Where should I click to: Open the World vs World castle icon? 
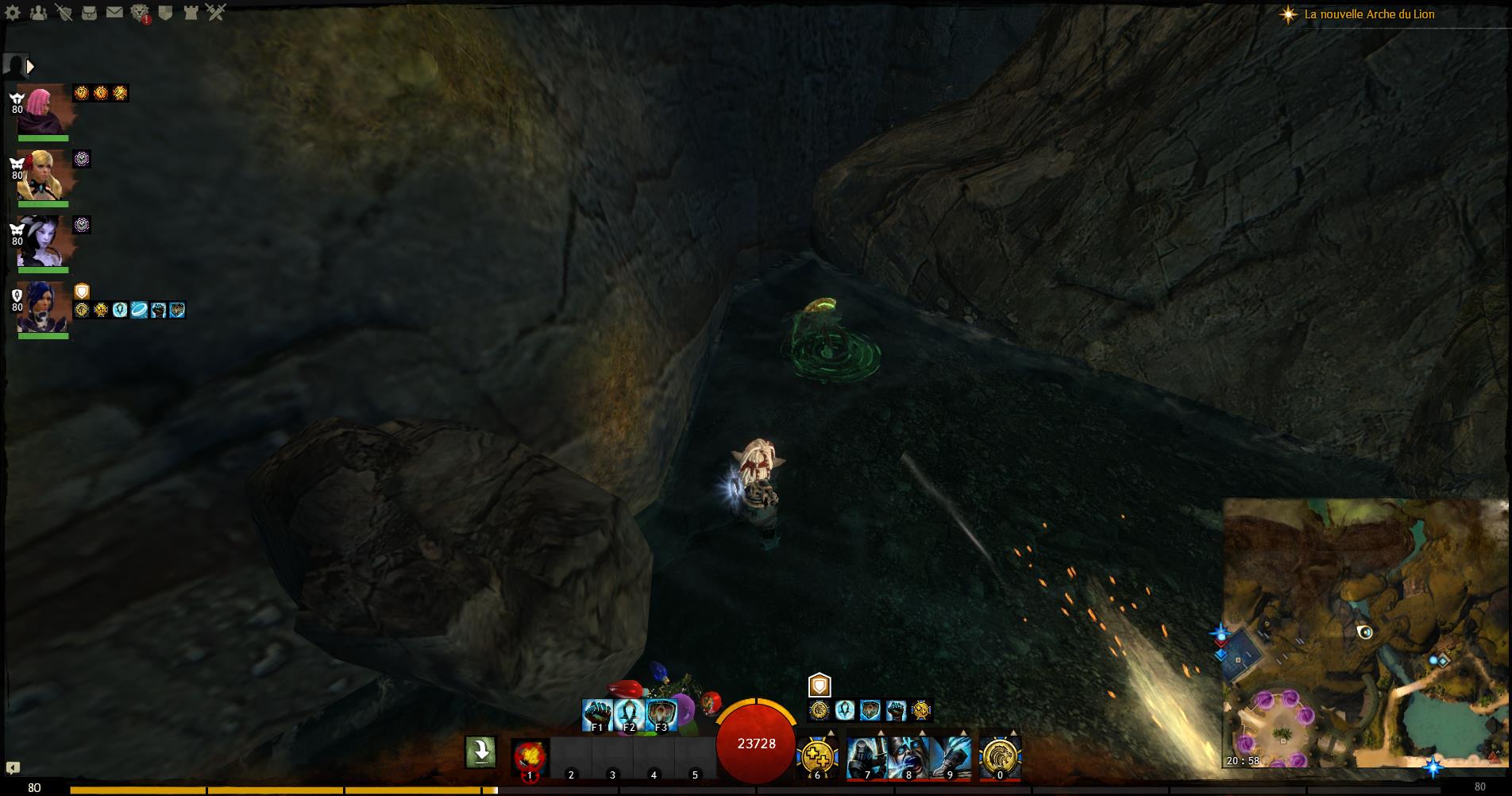[x=191, y=13]
